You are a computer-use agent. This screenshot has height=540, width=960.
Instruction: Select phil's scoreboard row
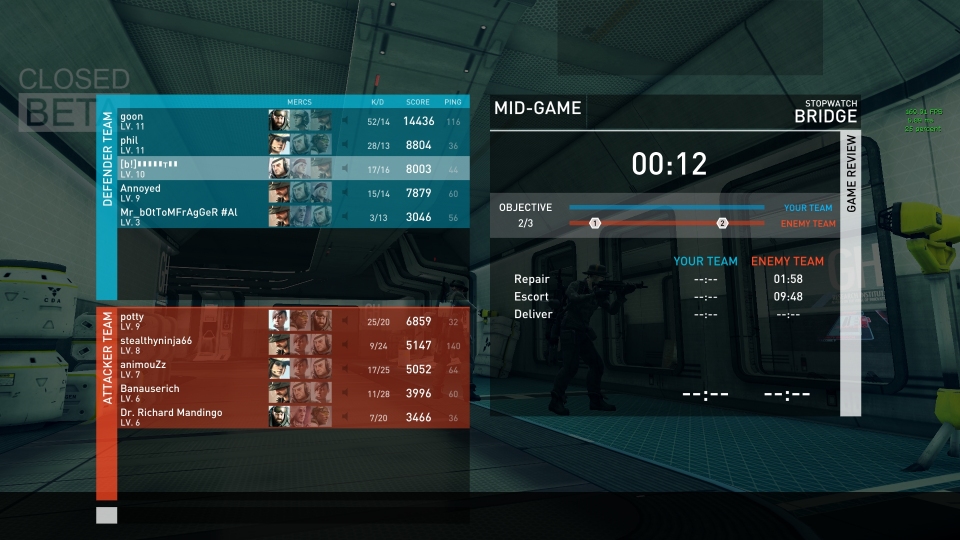click(190, 145)
